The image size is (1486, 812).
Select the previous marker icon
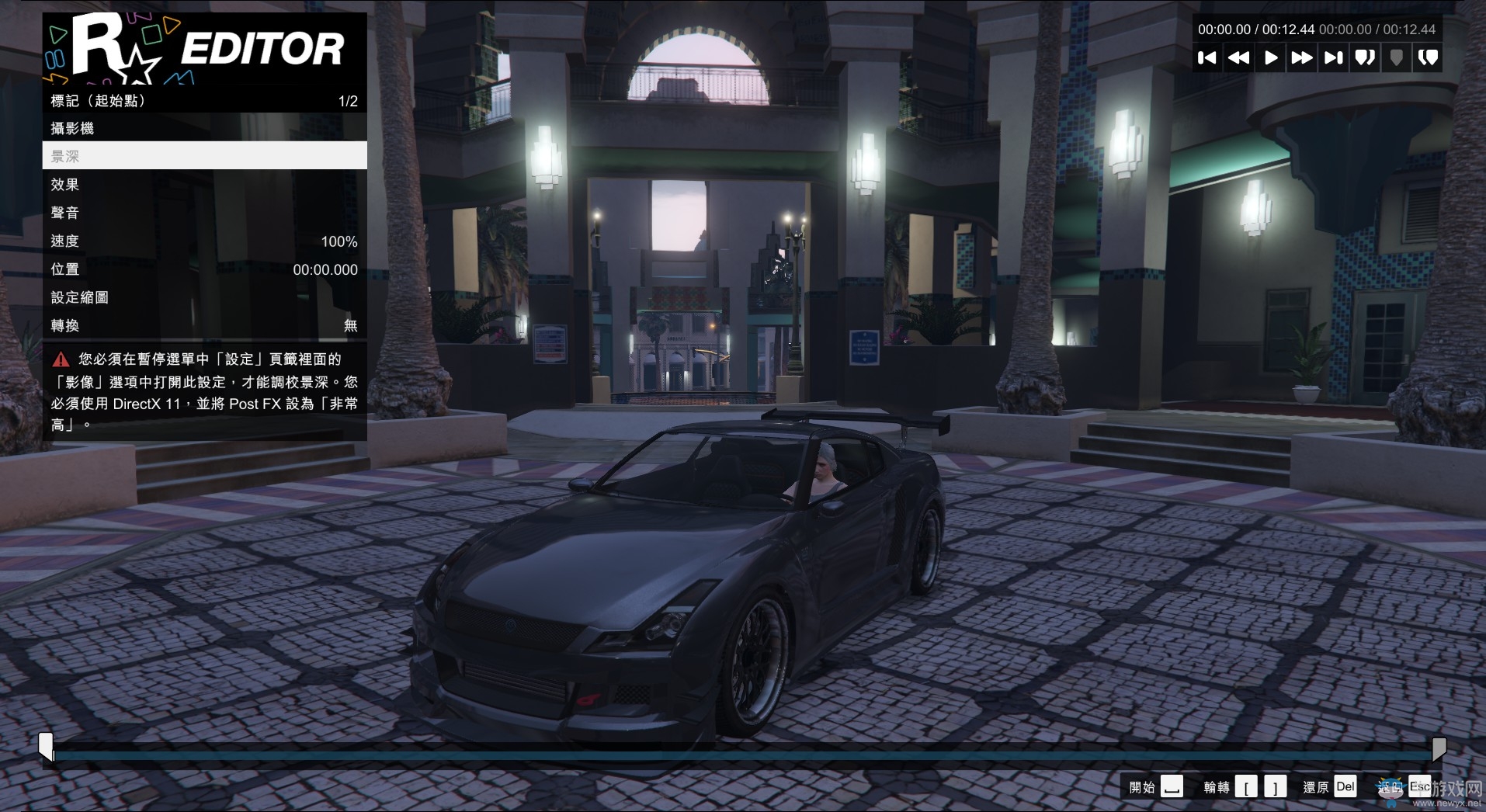(x=1365, y=57)
